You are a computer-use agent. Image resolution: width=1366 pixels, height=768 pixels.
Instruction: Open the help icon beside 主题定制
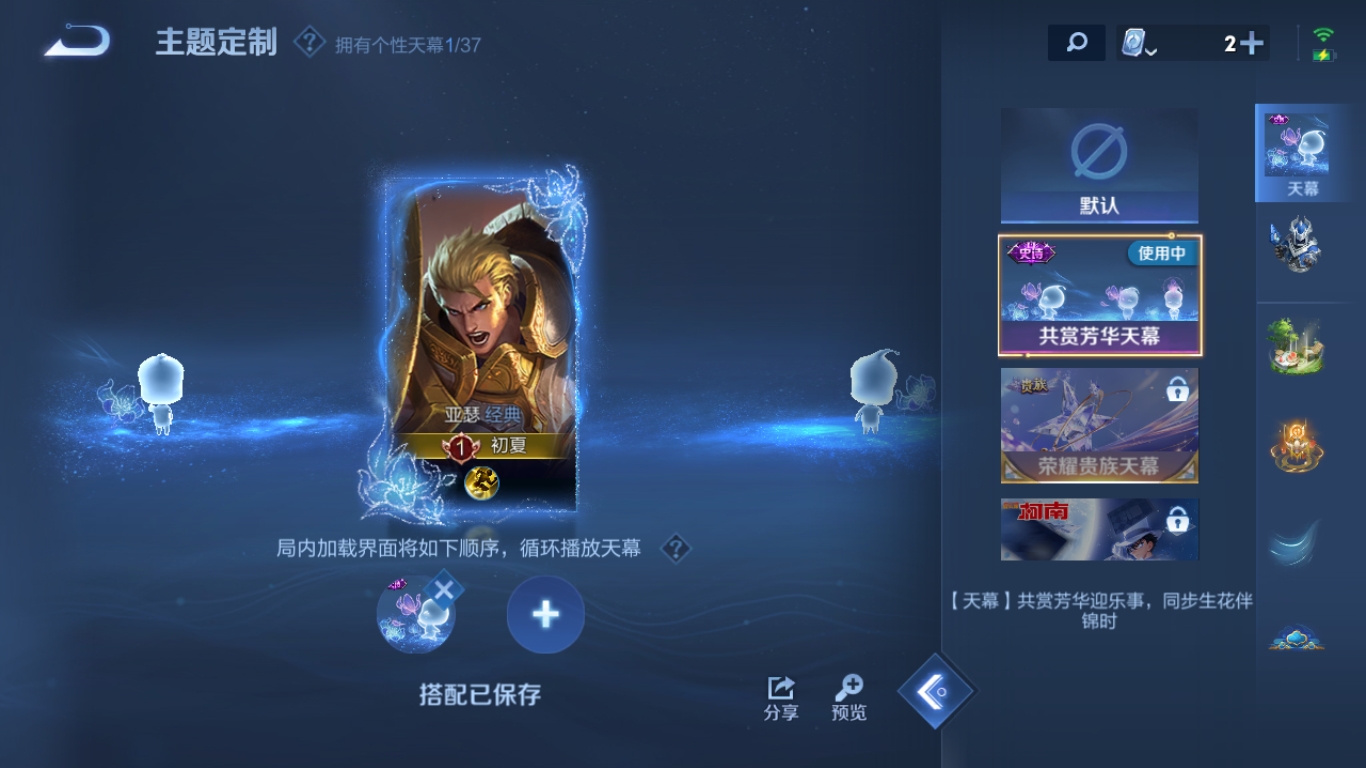click(x=309, y=43)
